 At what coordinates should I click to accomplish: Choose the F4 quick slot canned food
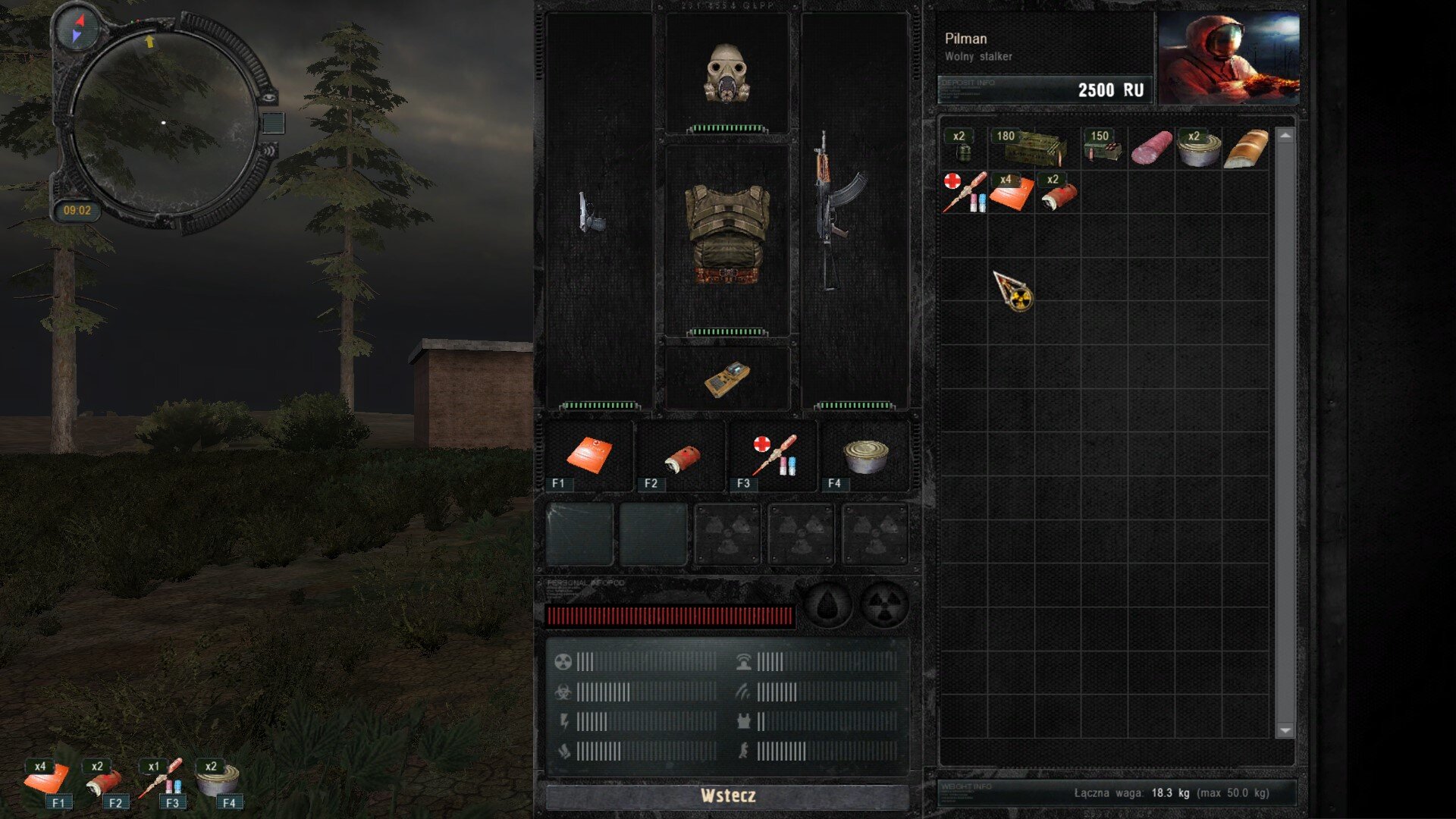tap(865, 456)
